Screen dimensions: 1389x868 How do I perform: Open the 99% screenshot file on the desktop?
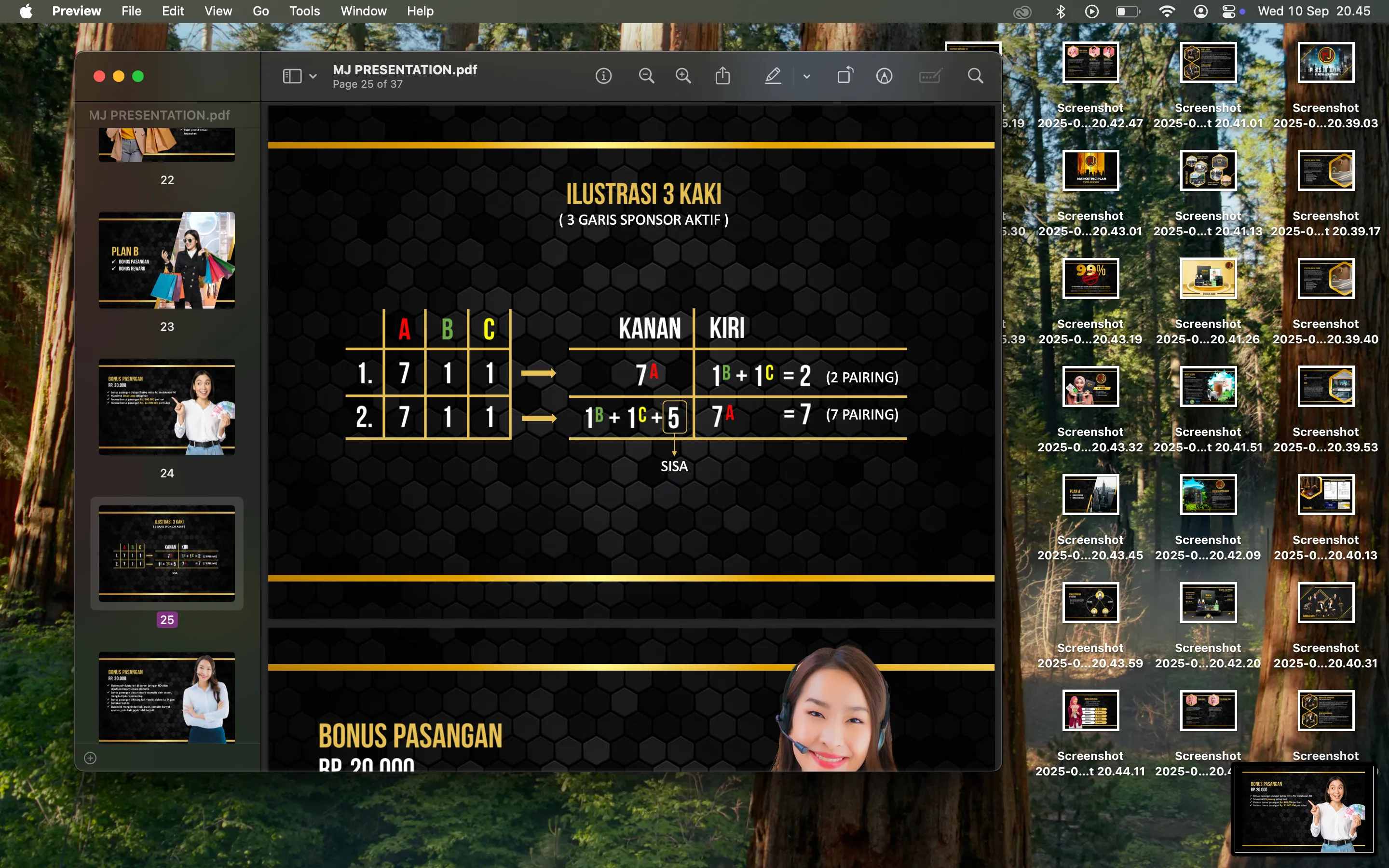[x=1090, y=278]
